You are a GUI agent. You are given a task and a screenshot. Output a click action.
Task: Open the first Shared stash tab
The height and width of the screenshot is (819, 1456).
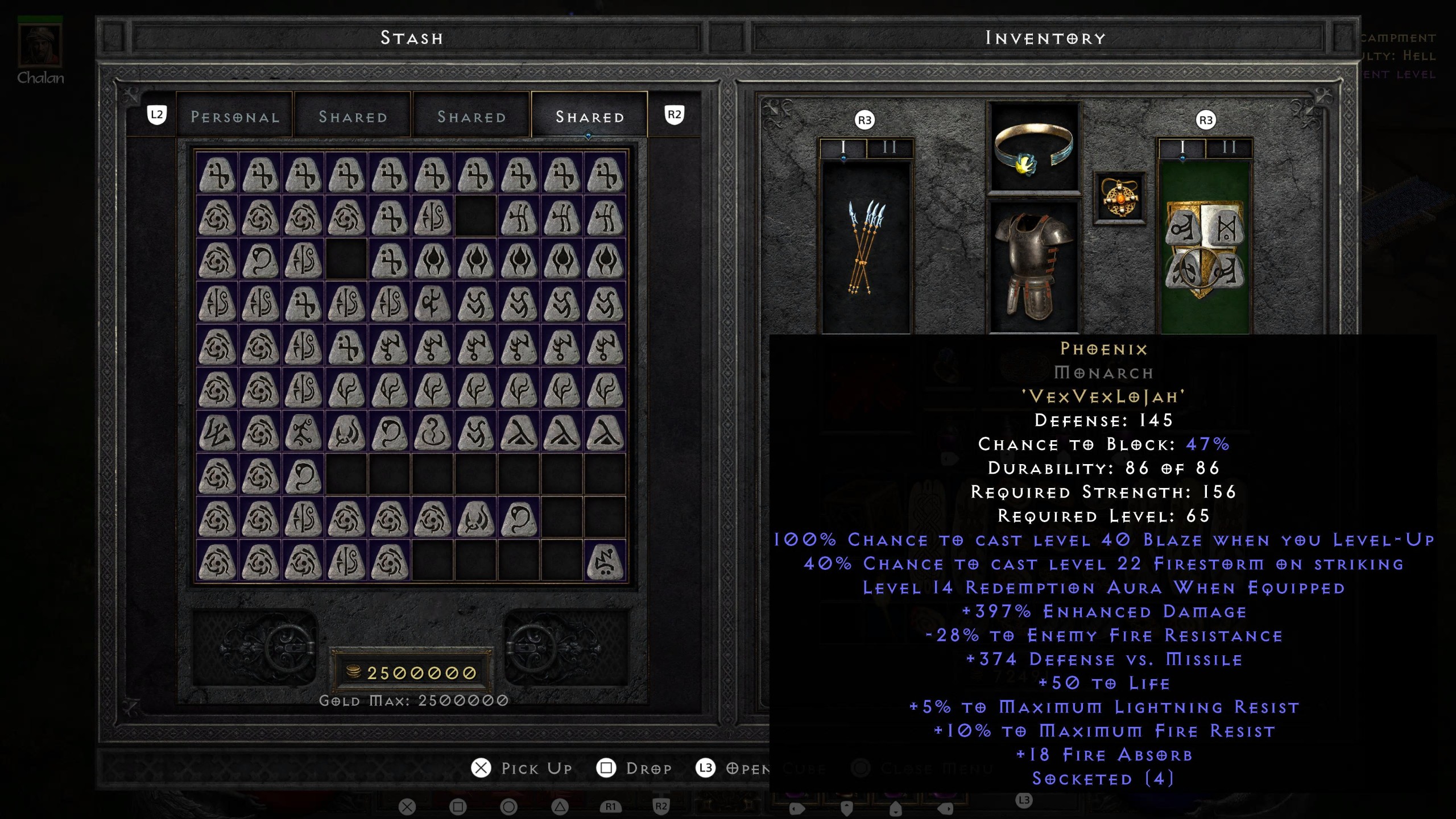[353, 117]
